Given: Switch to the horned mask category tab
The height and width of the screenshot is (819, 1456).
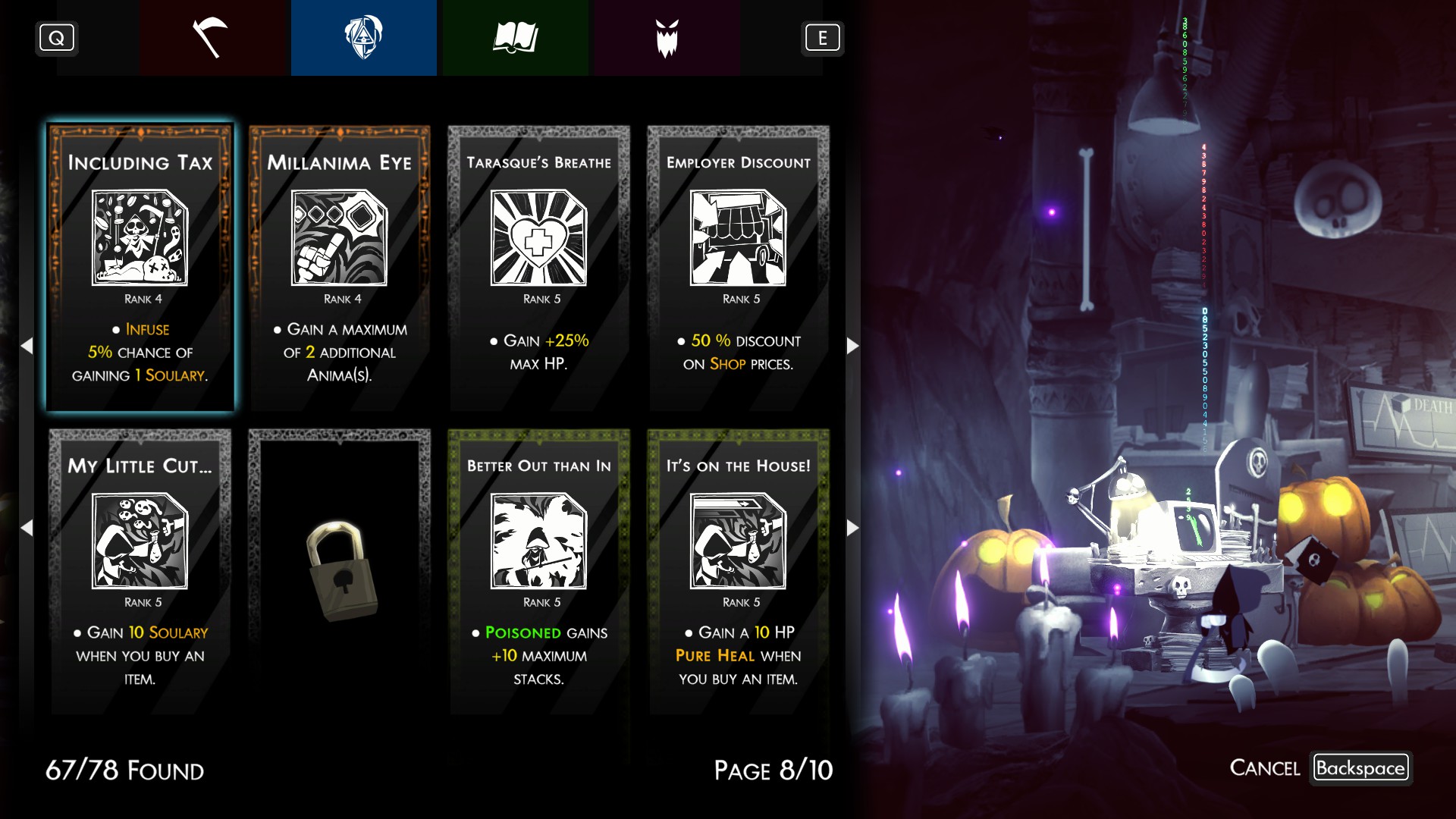Looking at the screenshot, I should [x=667, y=38].
